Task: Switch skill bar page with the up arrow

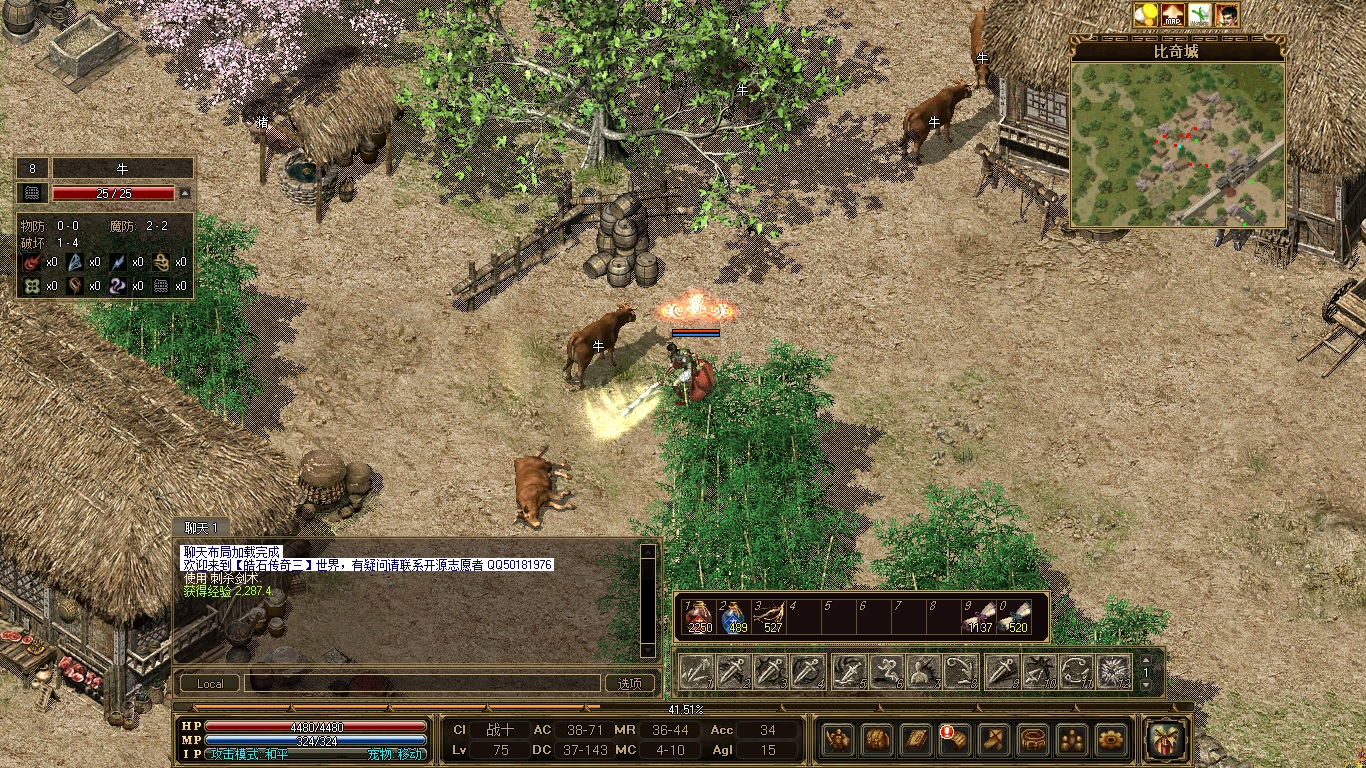Action: [x=1146, y=660]
